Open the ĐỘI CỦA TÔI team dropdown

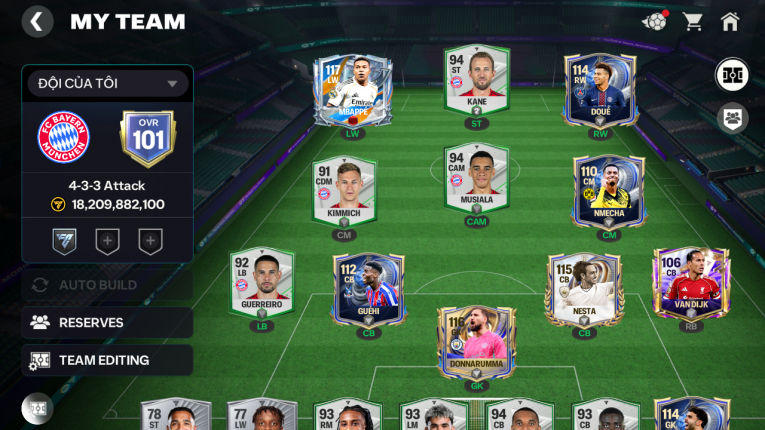107,84
